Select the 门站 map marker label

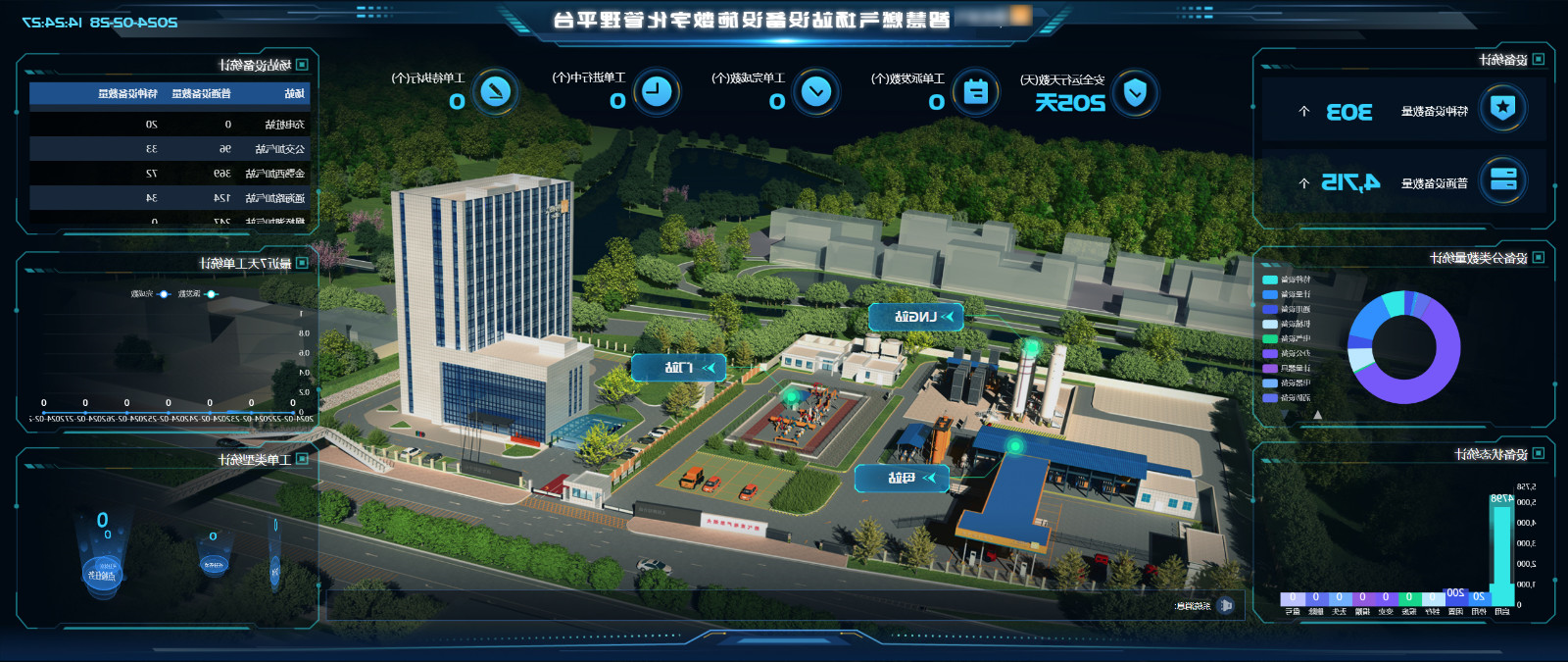(679, 368)
